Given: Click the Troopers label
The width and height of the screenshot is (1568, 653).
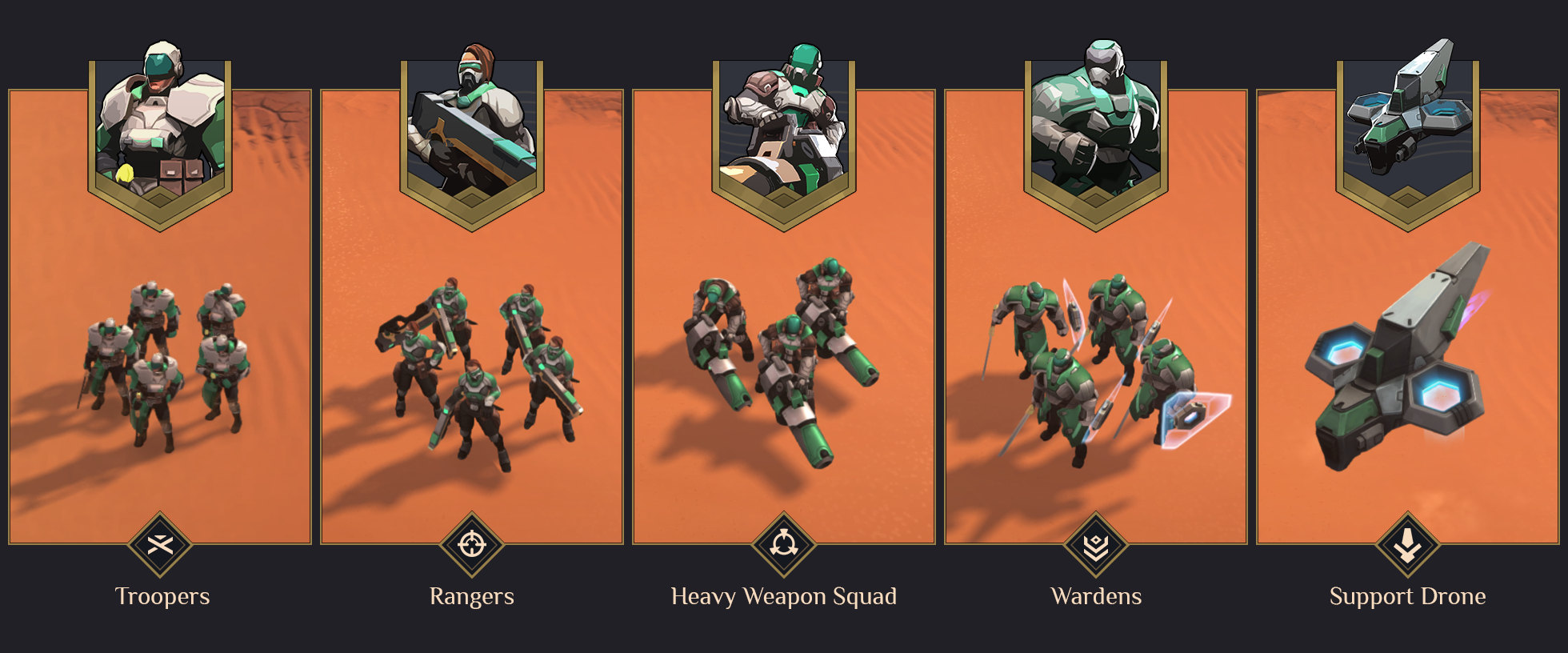Looking at the screenshot, I should click(x=161, y=596).
